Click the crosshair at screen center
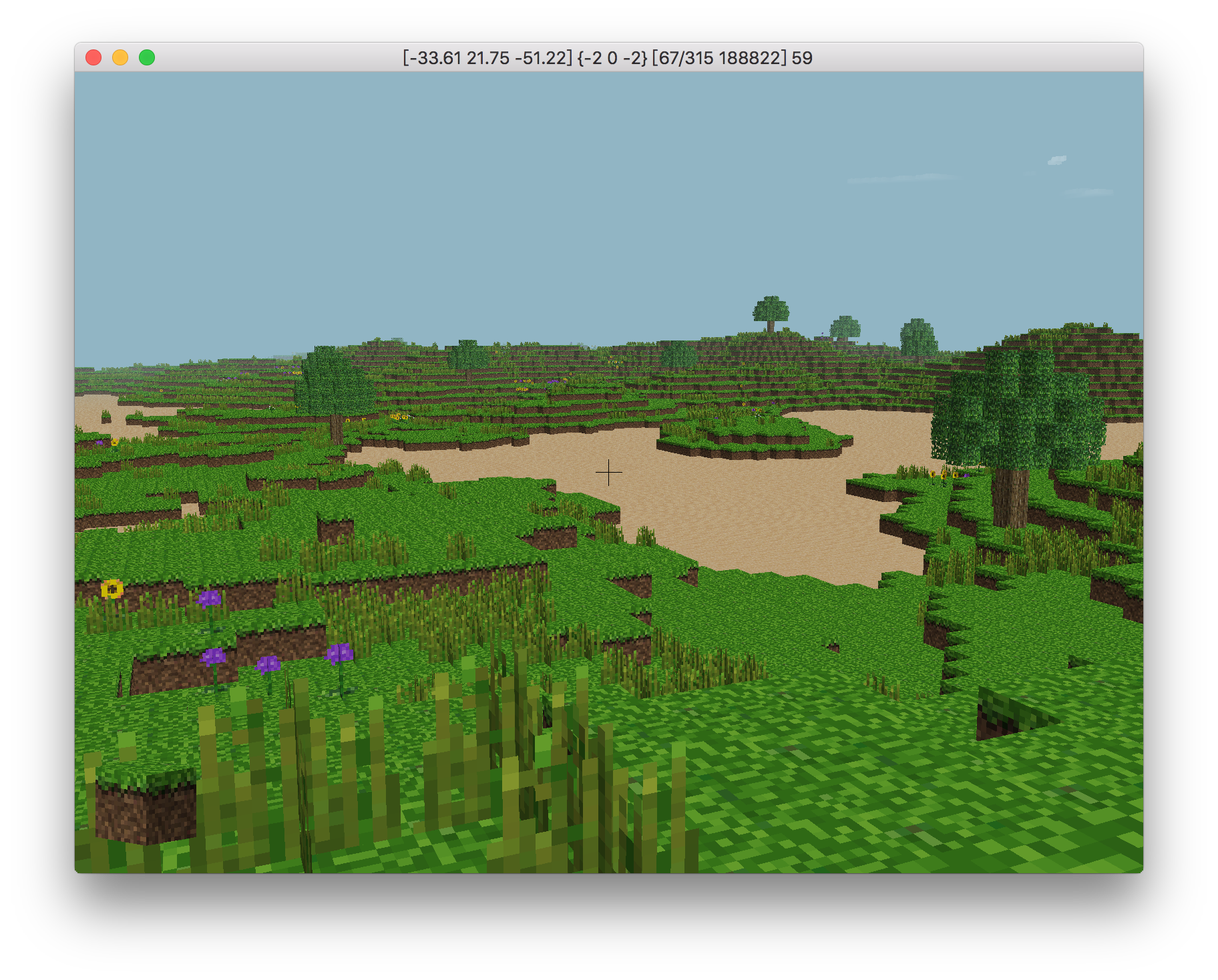Viewport: 1218px width, 980px height. pyautogui.click(x=608, y=471)
